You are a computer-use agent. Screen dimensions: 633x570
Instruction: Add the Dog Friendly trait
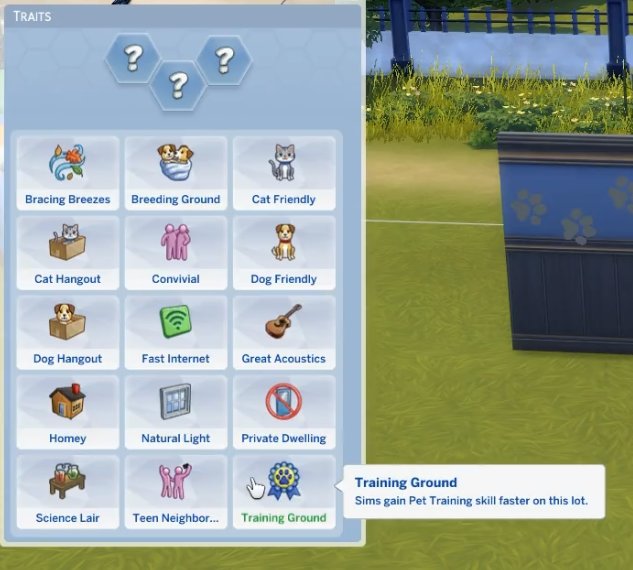point(283,252)
